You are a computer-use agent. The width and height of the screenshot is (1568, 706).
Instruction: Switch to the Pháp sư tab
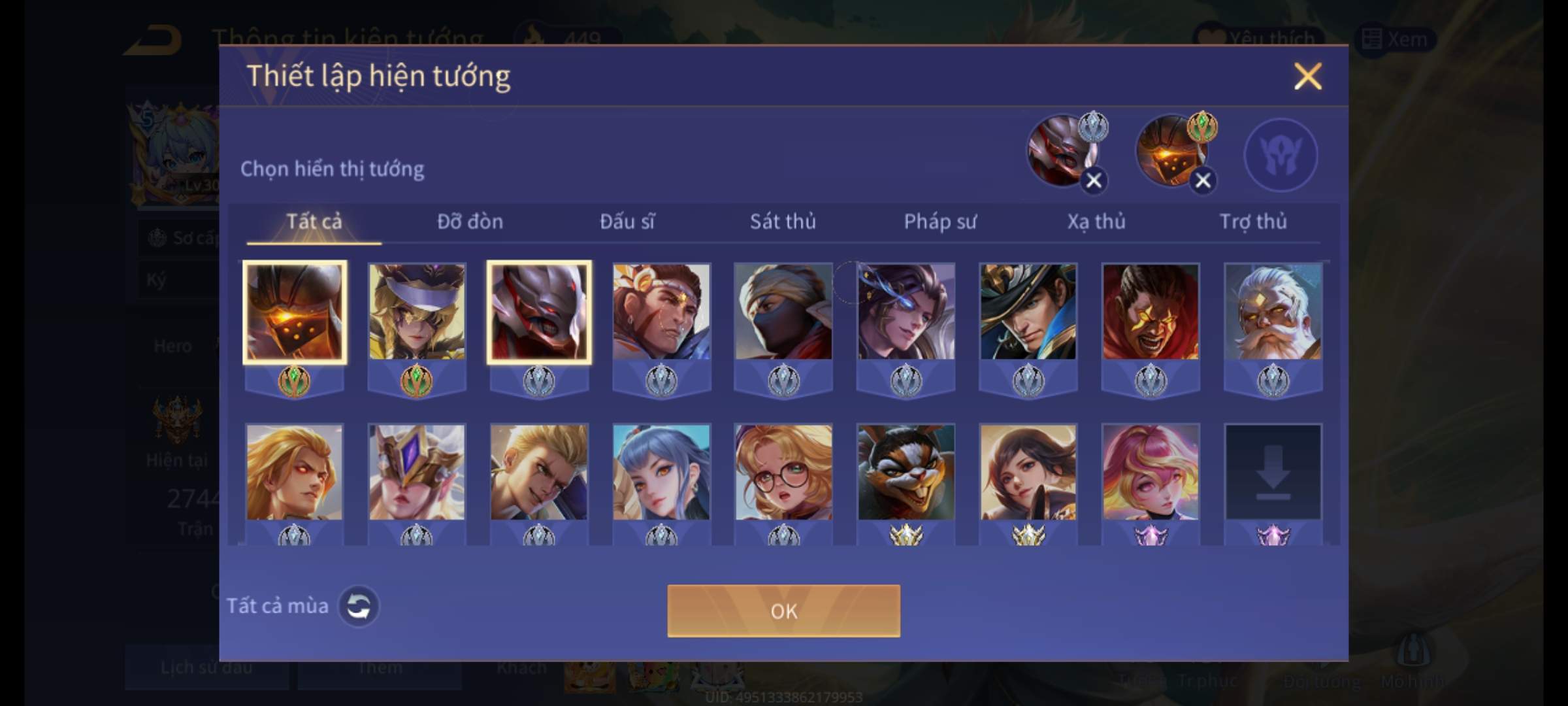[x=939, y=222]
